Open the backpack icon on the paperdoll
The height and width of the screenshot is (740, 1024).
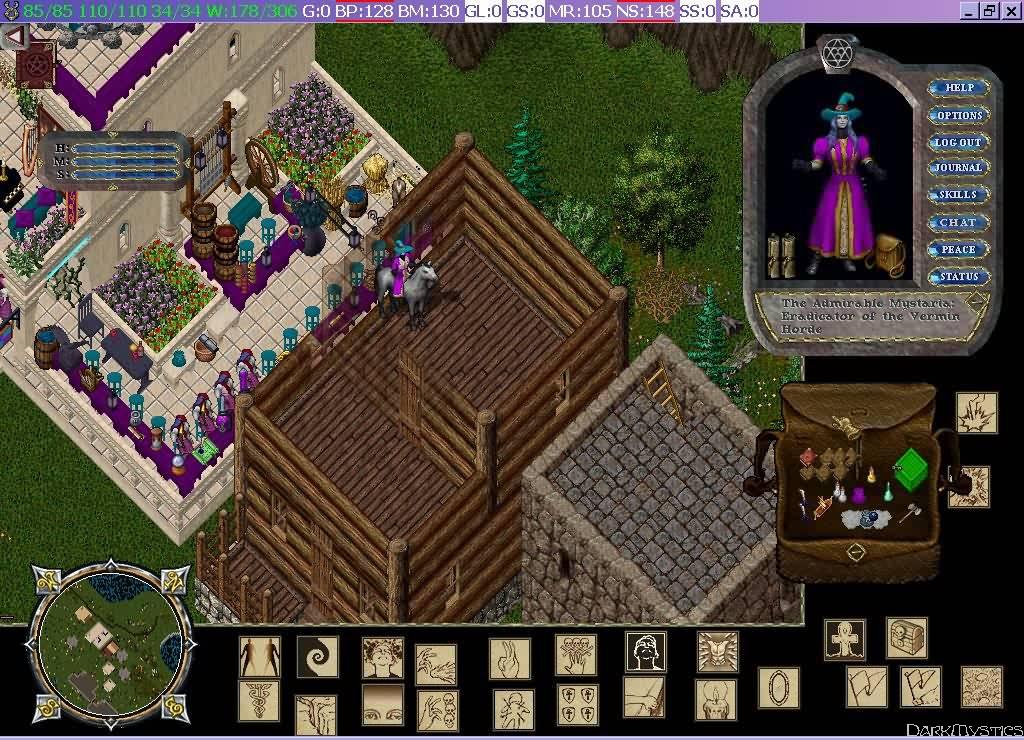[887, 256]
